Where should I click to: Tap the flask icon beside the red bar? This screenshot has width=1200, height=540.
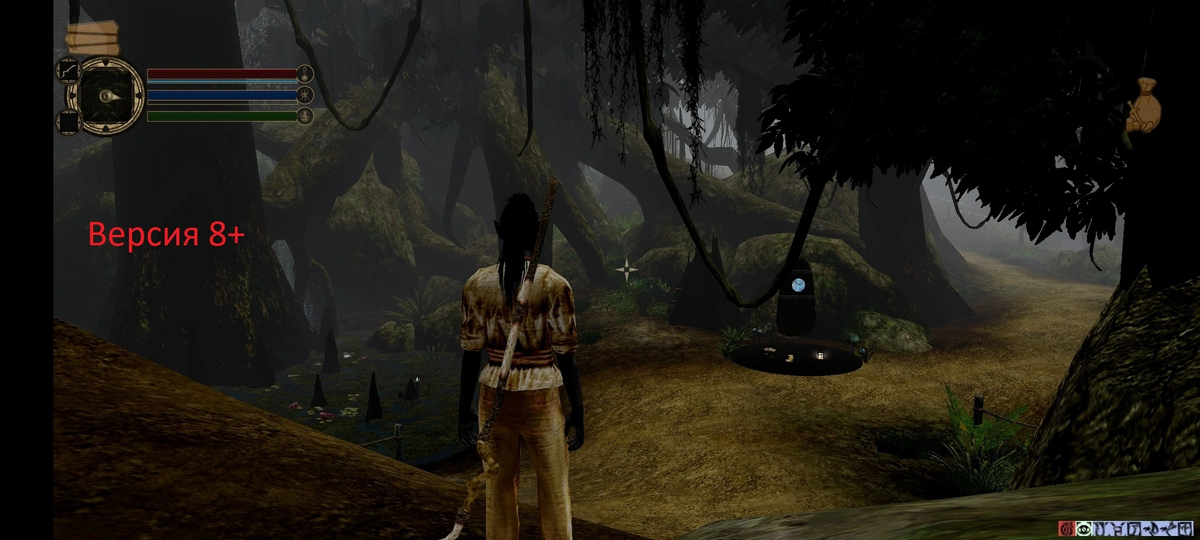[x=305, y=73]
